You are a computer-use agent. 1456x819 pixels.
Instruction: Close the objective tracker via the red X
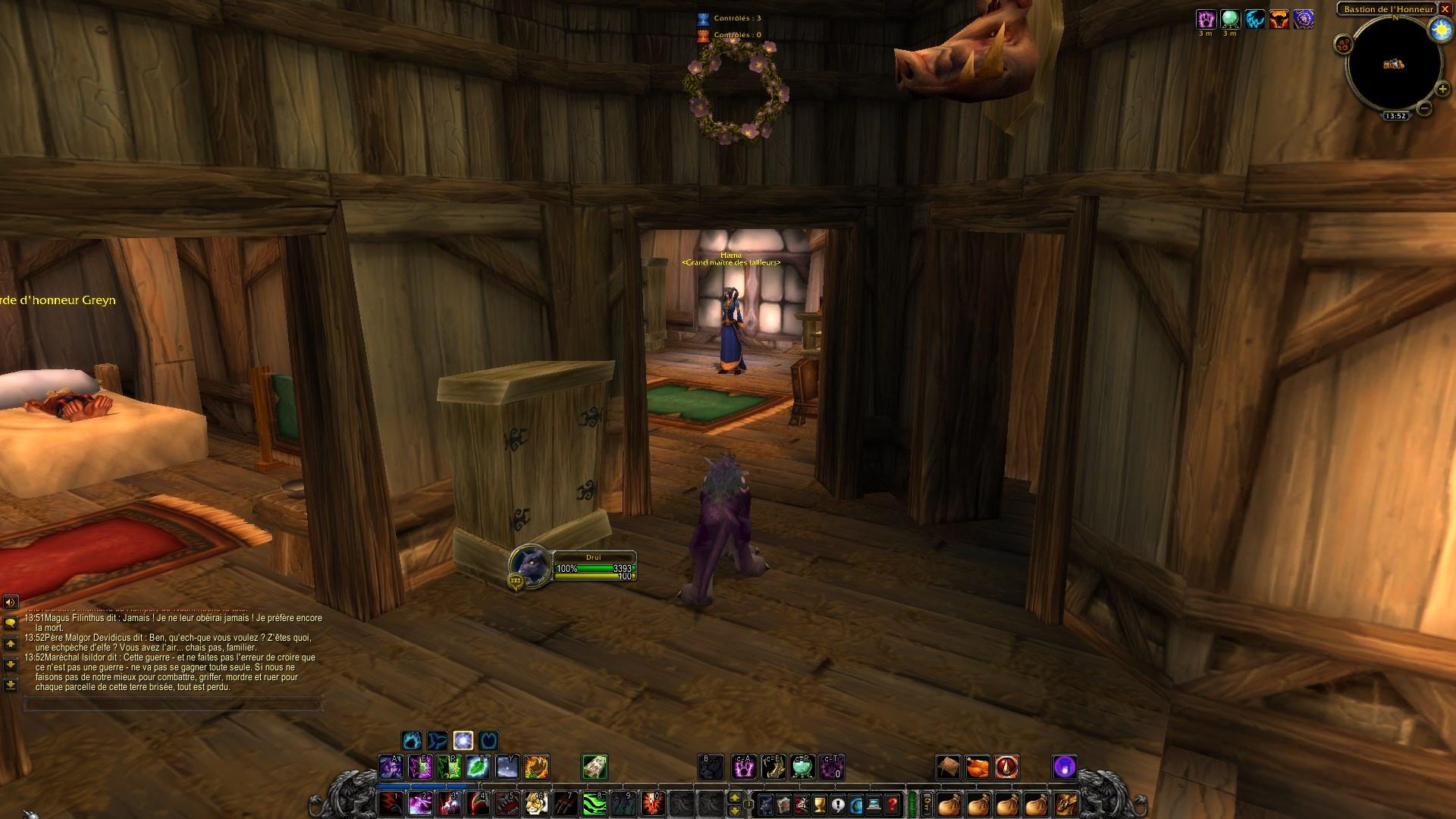pyautogui.click(x=1447, y=10)
